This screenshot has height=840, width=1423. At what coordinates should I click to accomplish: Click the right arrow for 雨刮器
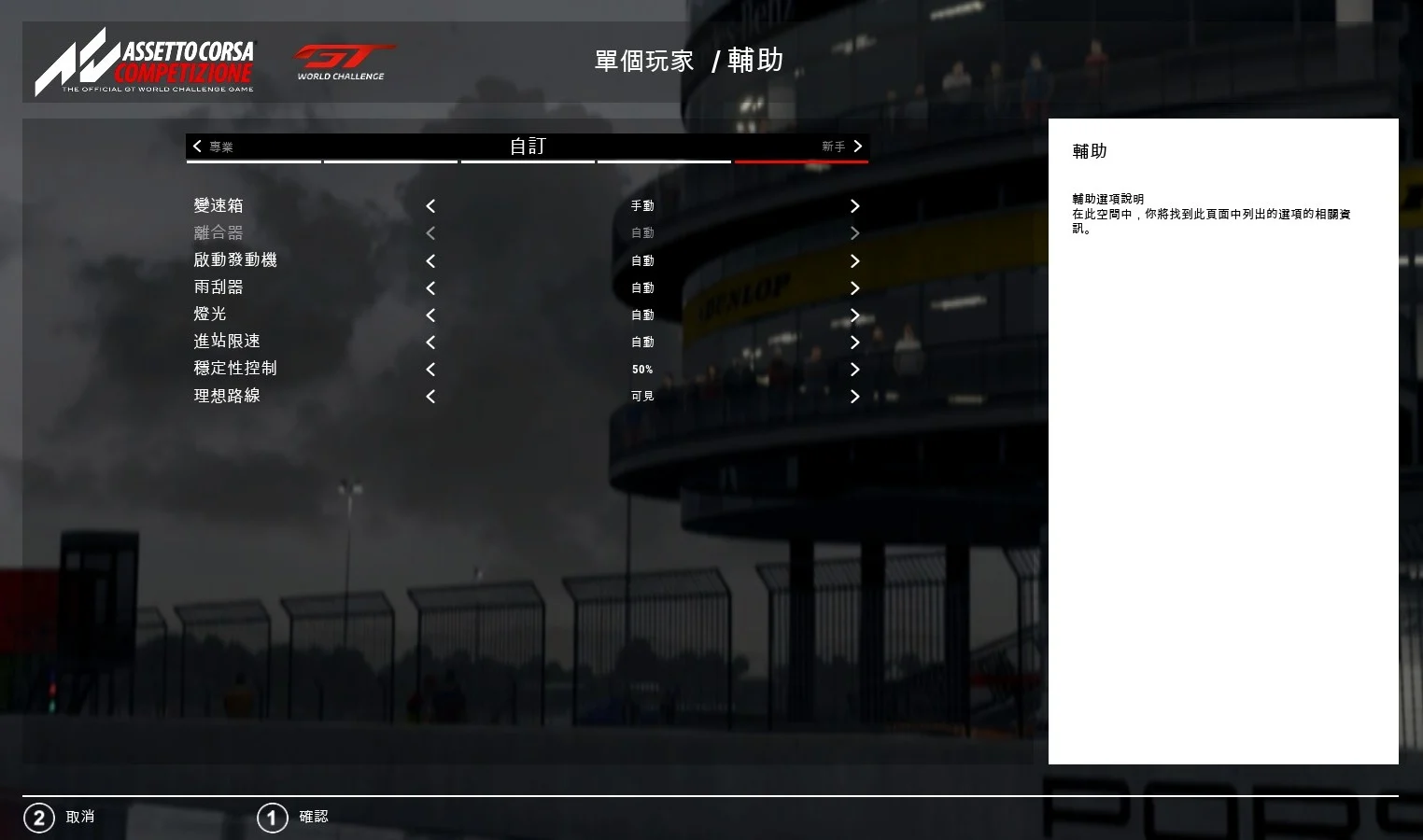(854, 288)
